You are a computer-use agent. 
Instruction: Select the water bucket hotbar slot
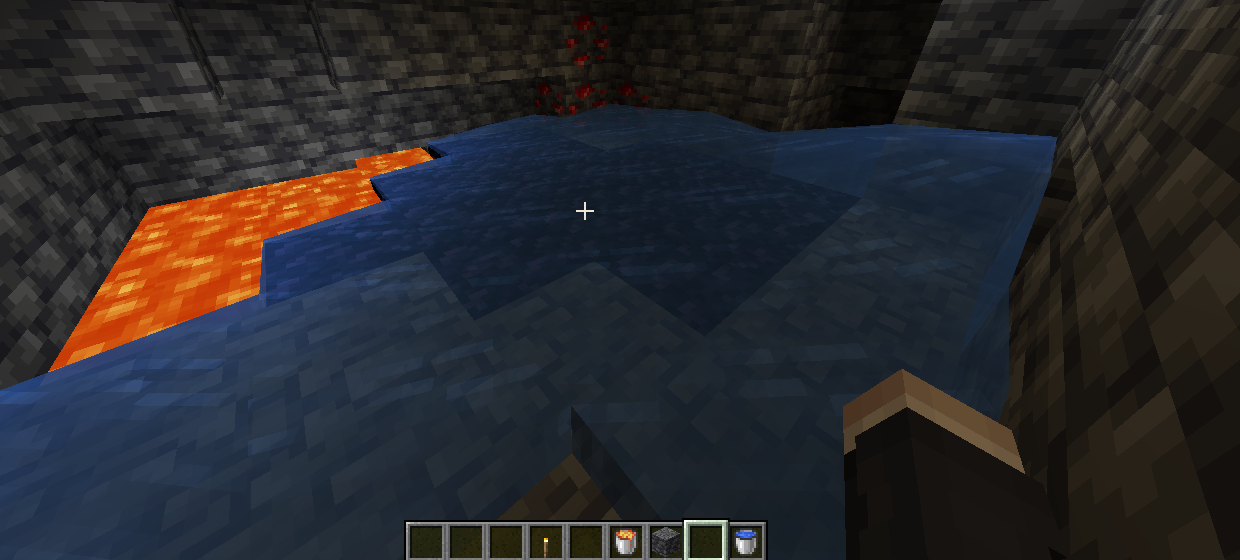[x=745, y=542]
